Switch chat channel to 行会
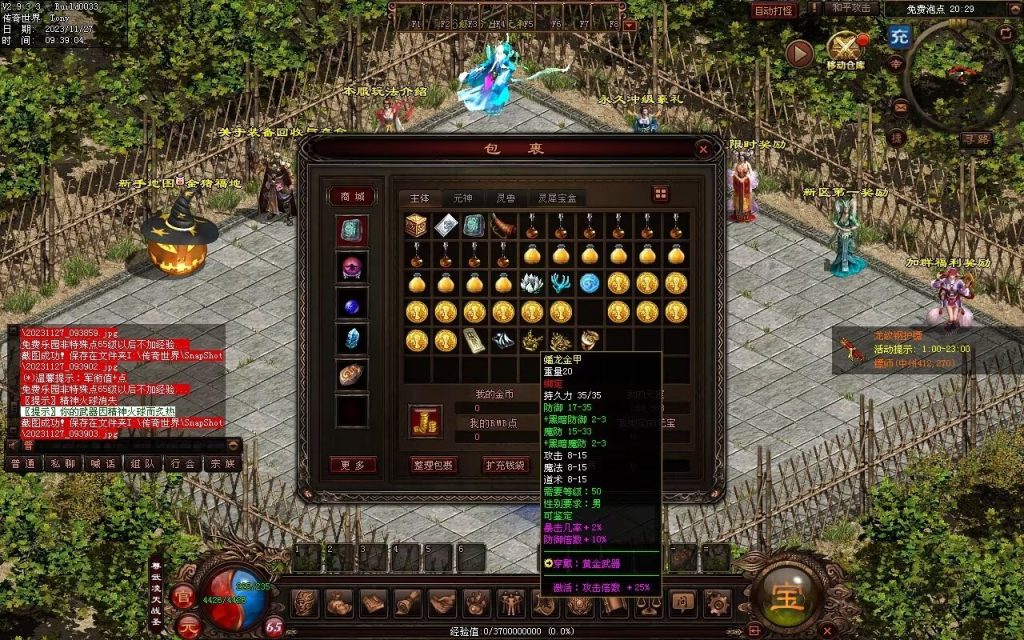The height and width of the screenshot is (640, 1024). [181, 464]
